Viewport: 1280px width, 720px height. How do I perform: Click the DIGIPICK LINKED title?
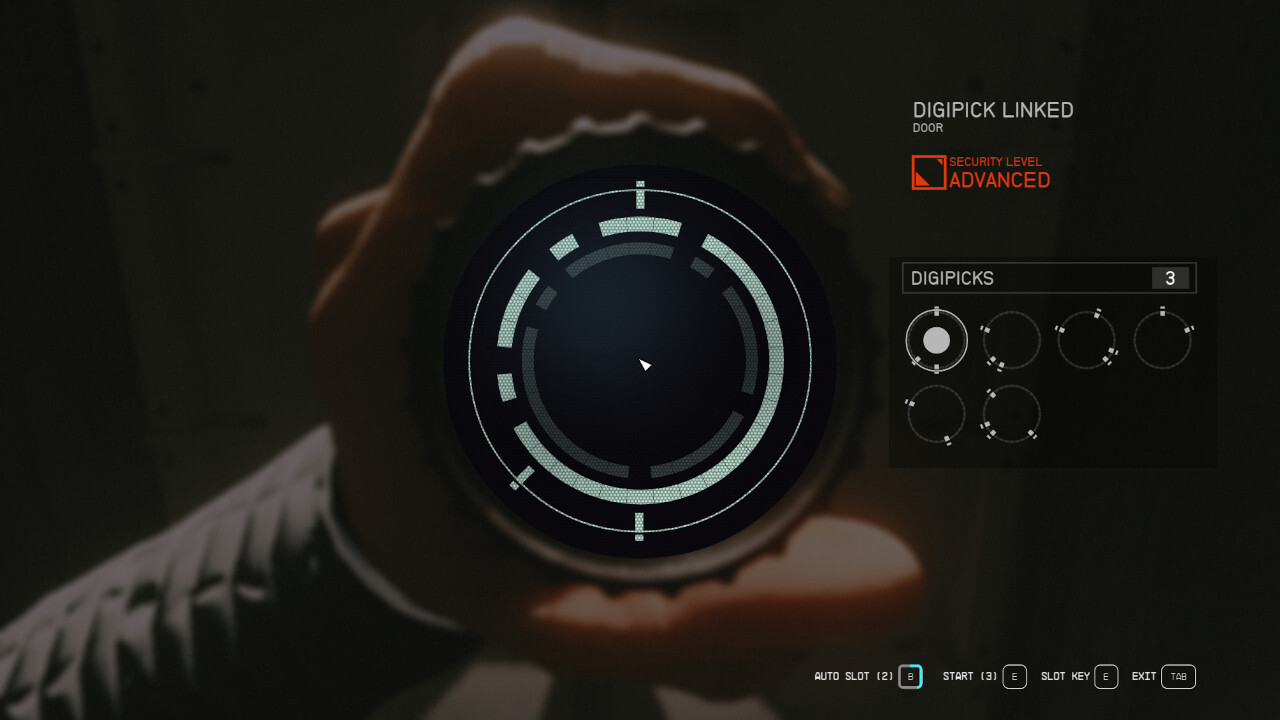coord(993,110)
